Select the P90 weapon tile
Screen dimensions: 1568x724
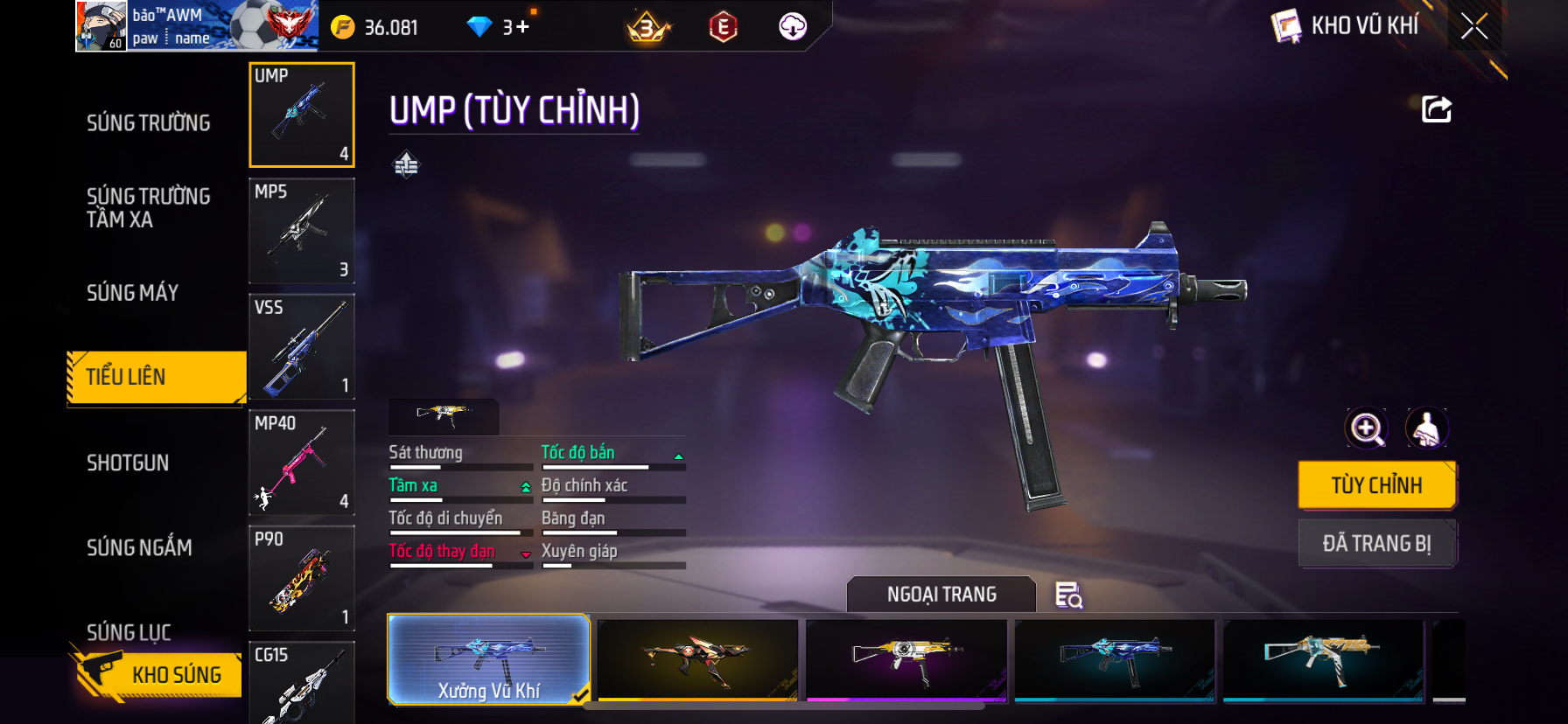[302, 578]
